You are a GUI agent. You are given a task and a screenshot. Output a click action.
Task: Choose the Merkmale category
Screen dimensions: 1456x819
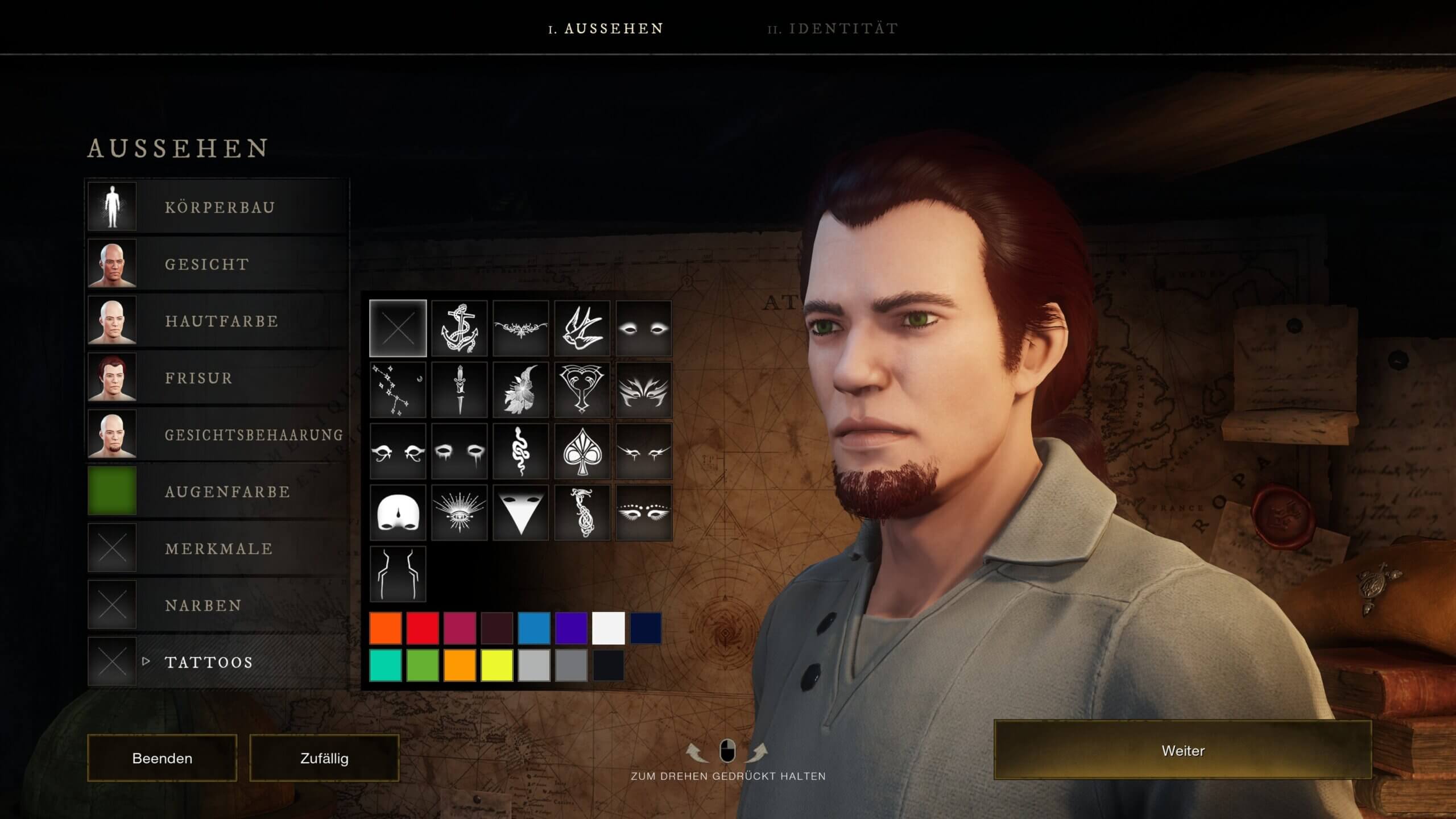point(218,548)
